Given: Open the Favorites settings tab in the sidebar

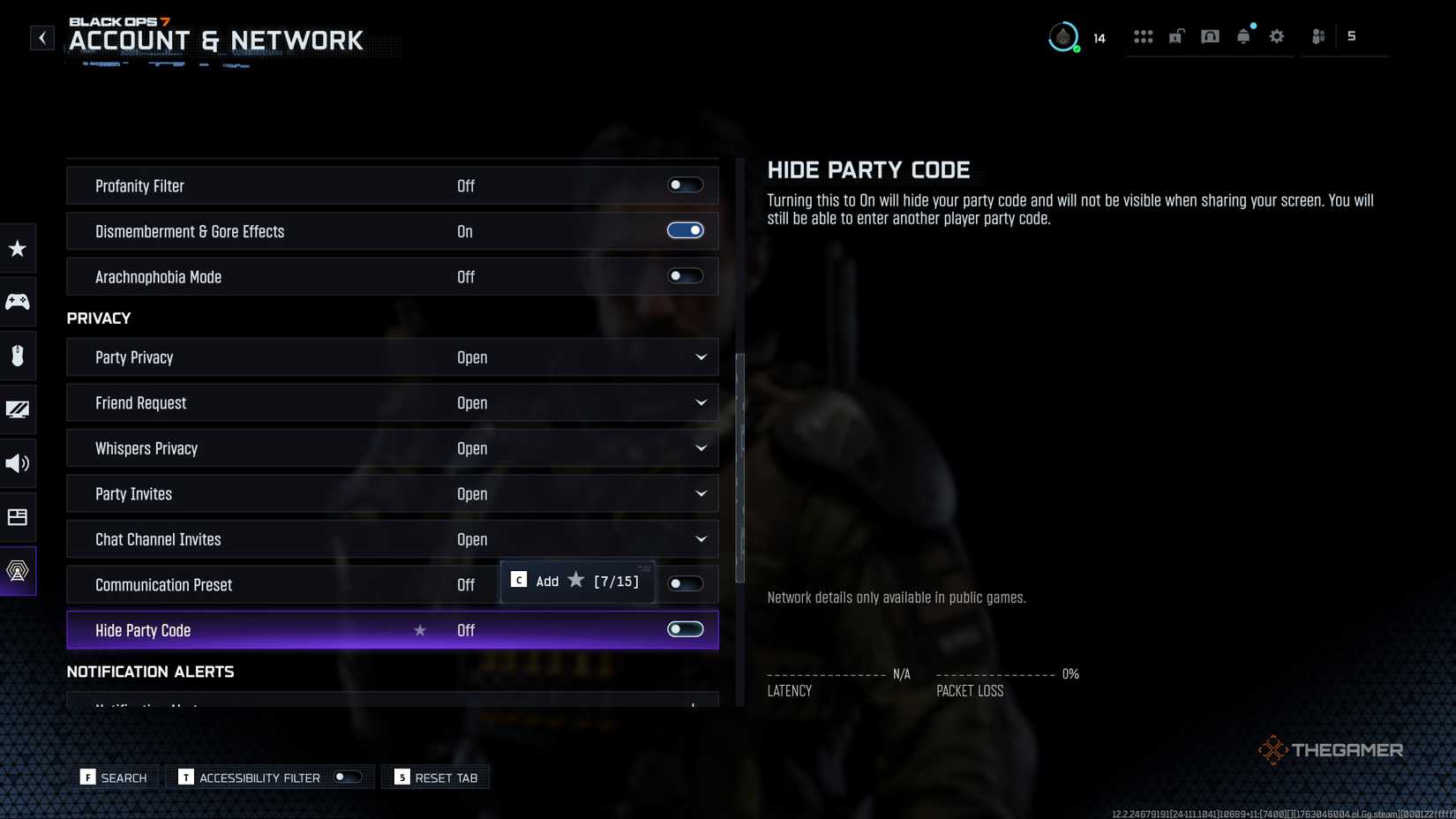Looking at the screenshot, I should pyautogui.click(x=18, y=249).
